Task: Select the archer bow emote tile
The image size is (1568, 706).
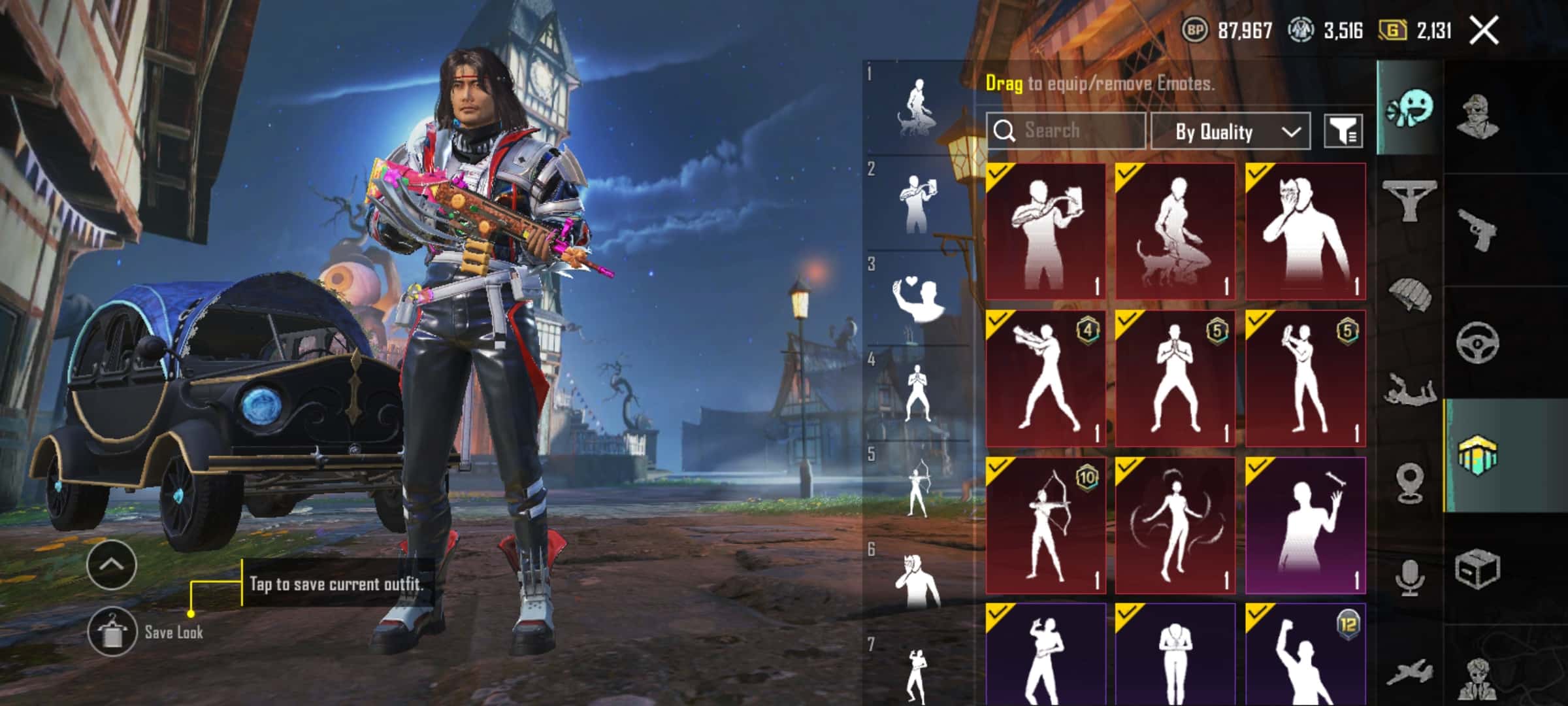Action: [1045, 526]
